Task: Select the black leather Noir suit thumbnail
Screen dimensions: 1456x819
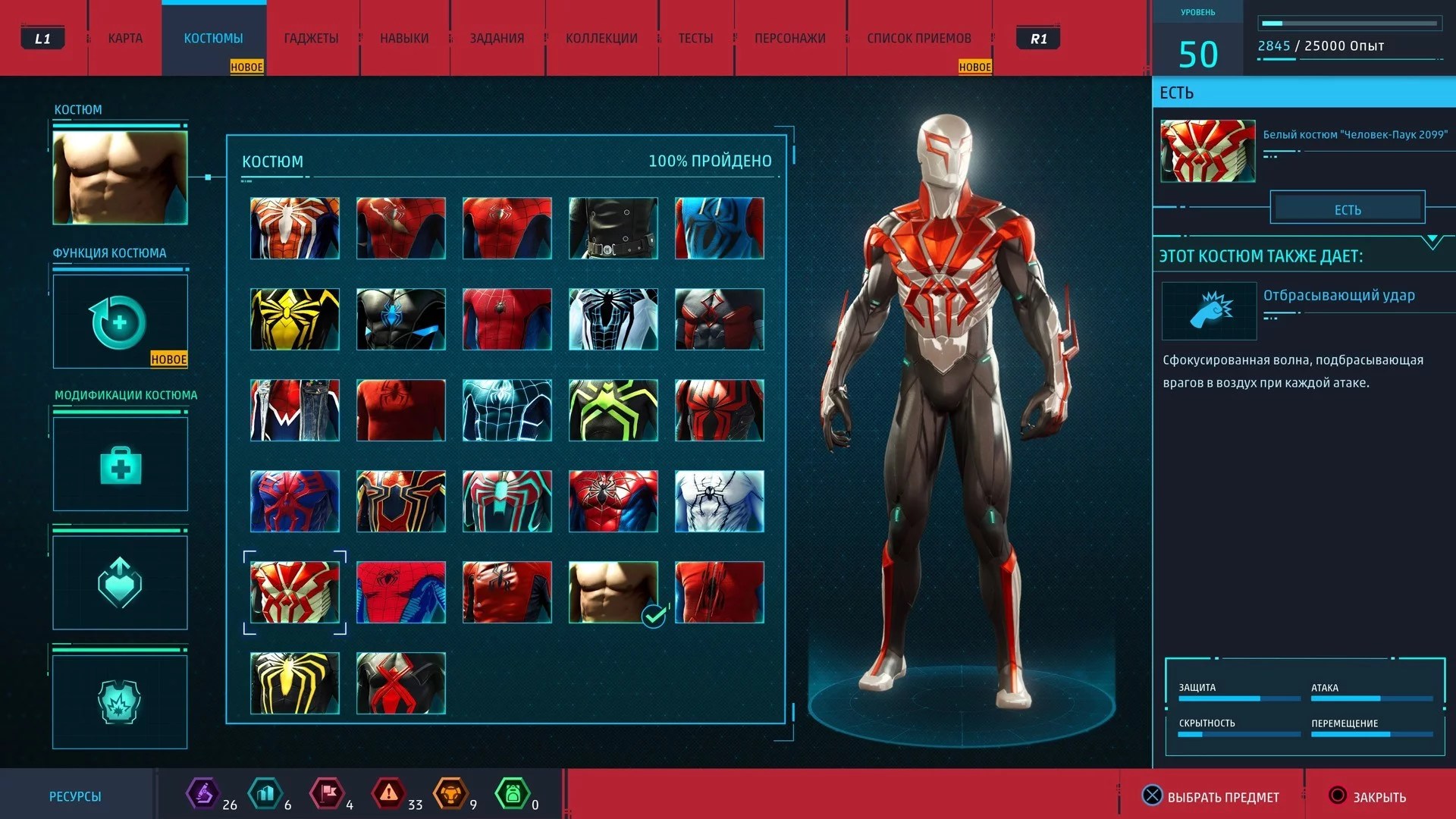Action: pyautogui.click(x=613, y=228)
